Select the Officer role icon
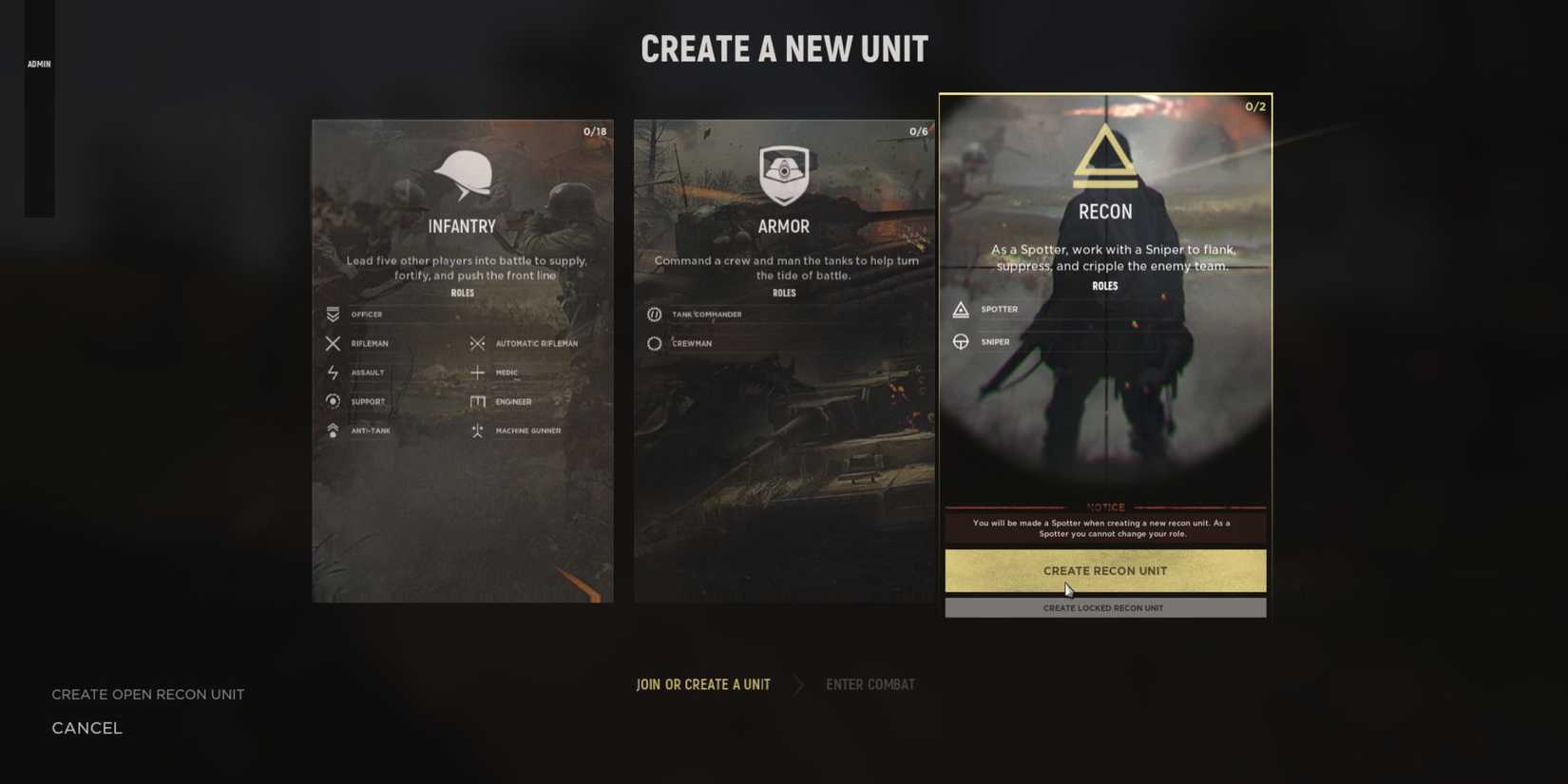Screen dimensions: 1568x784 (333, 315)
